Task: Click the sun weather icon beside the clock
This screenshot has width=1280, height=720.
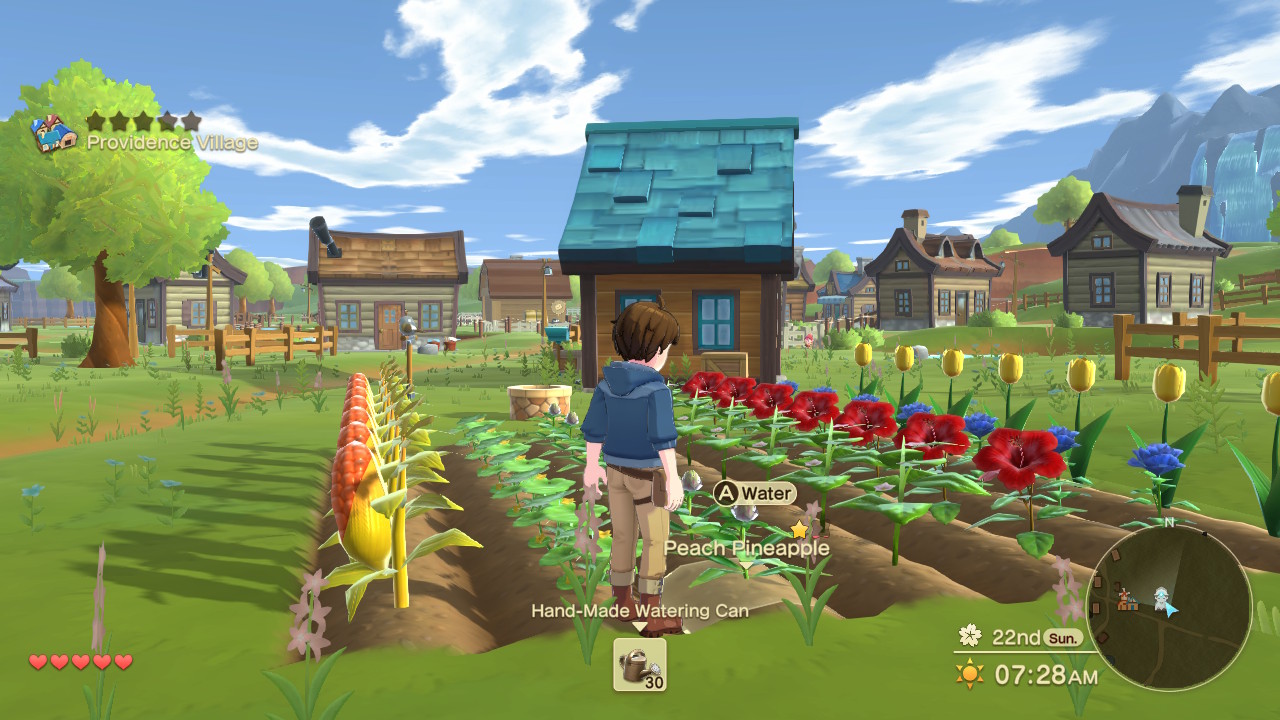Action: (967, 674)
